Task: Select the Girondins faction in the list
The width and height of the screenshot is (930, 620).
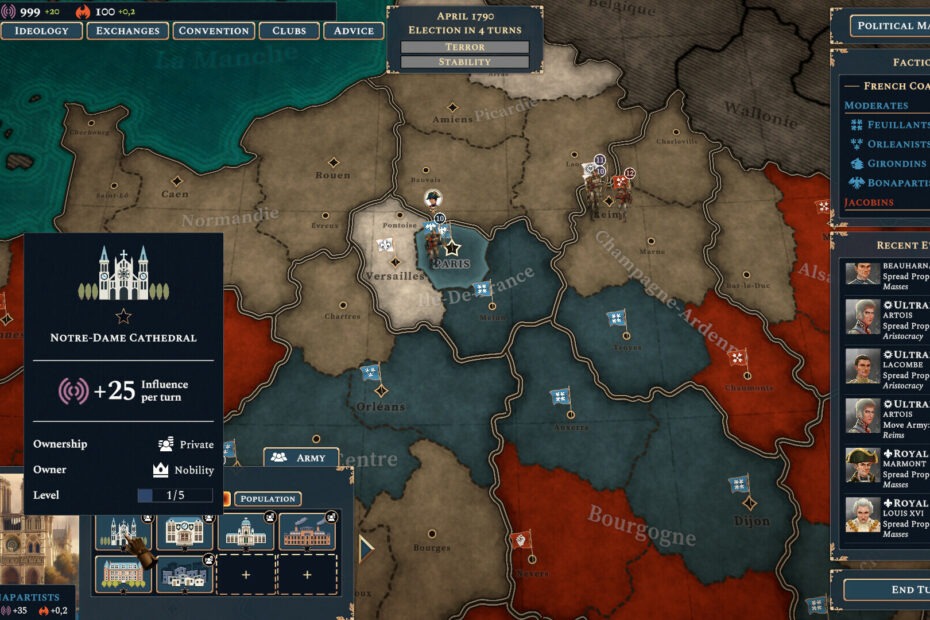Action: (890, 164)
